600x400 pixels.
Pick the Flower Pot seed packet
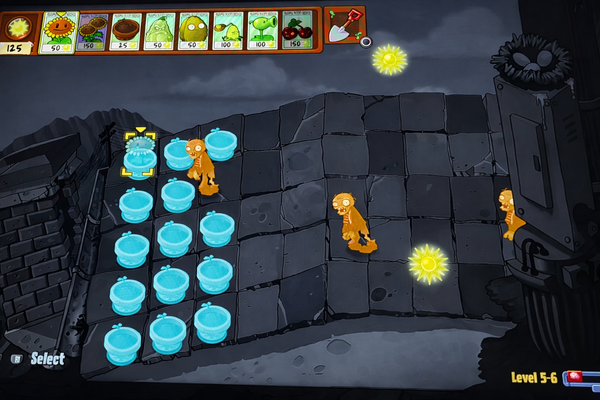pyautogui.click(x=126, y=32)
